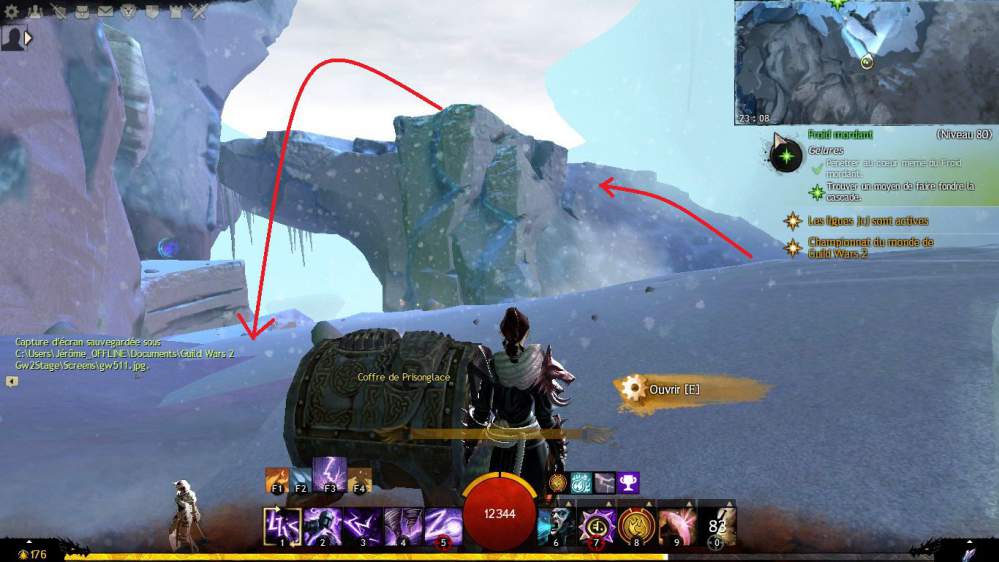Activate the golden glyph skill in slot 8
999x562 pixels.
point(637,525)
